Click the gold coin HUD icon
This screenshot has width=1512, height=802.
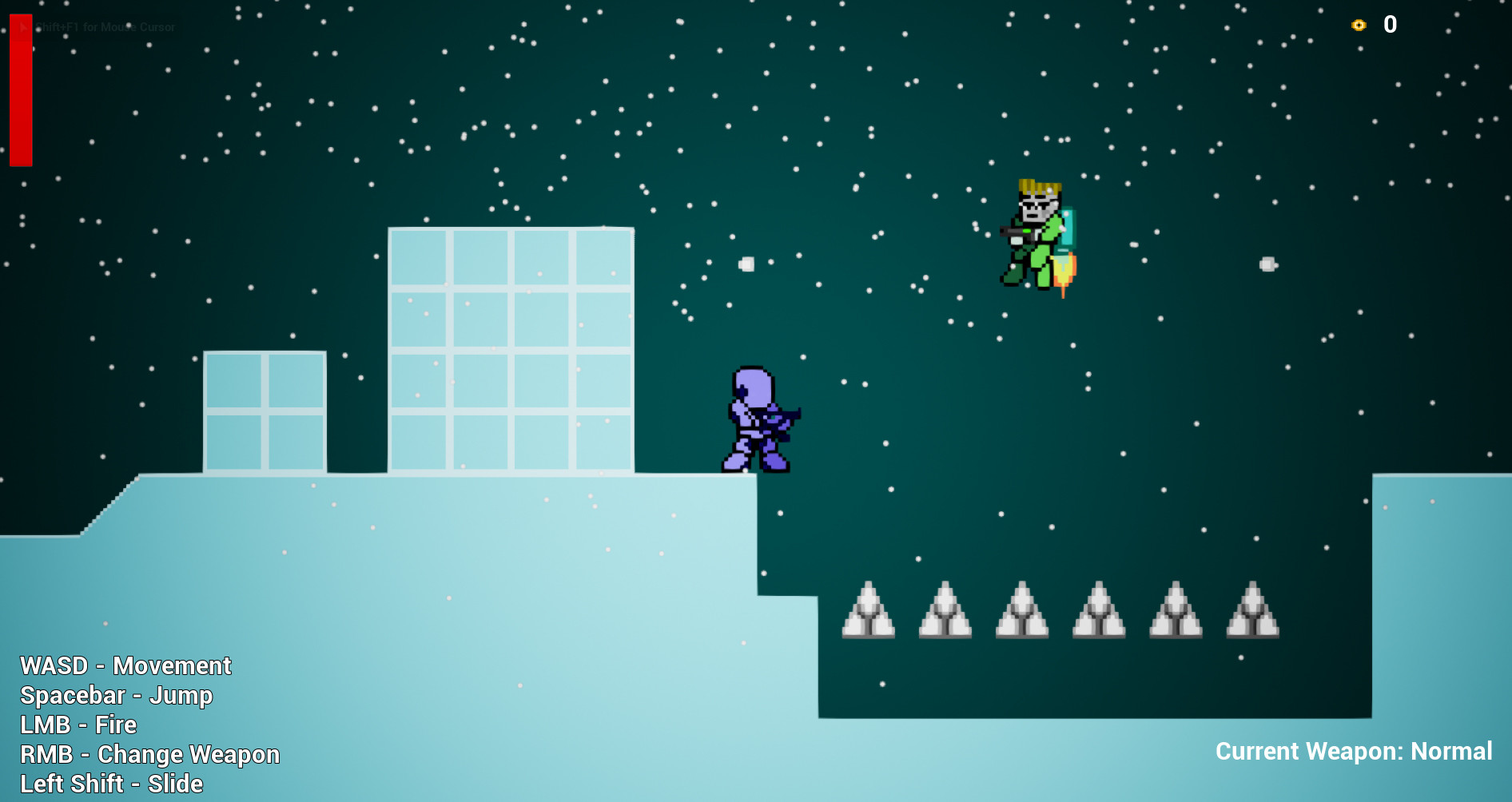coord(1357,25)
